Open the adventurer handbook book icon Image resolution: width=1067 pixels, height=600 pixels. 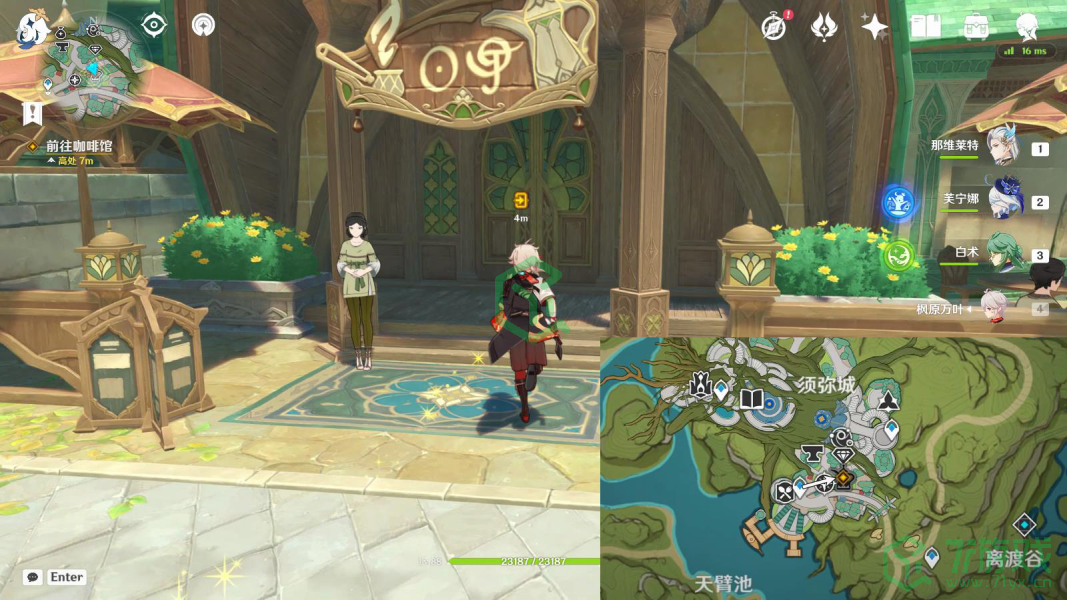tap(925, 27)
